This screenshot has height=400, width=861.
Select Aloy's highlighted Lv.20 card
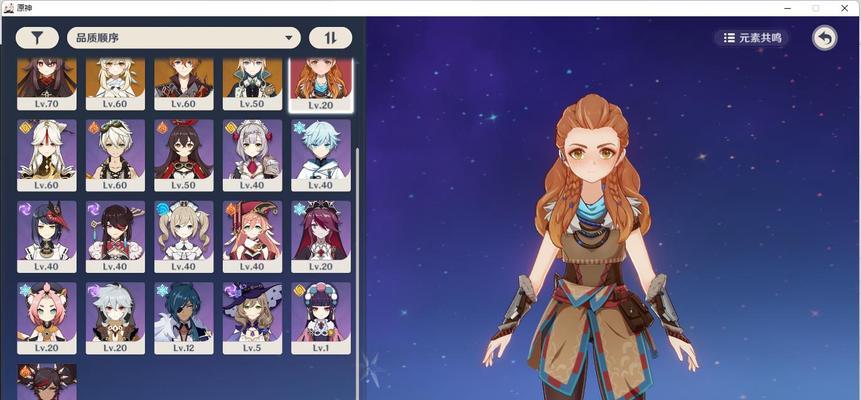click(x=320, y=84)
